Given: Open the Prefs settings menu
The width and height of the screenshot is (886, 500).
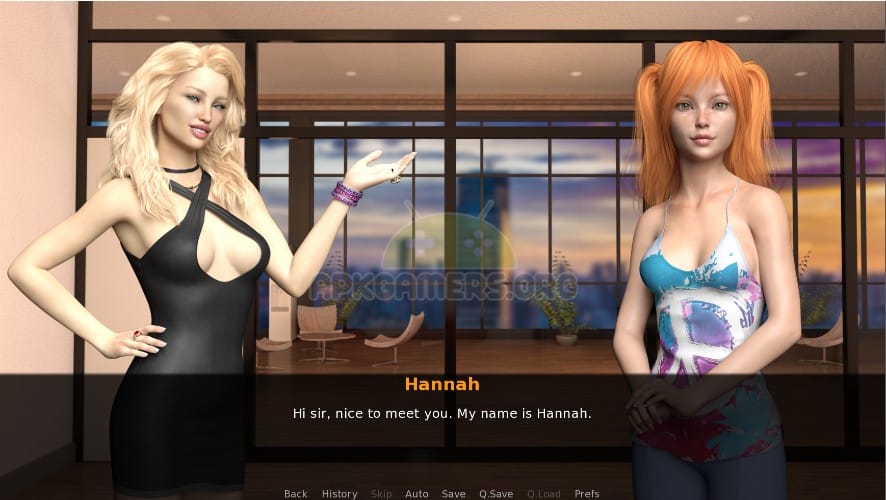Looking at the screenshot, I should 587,494.
